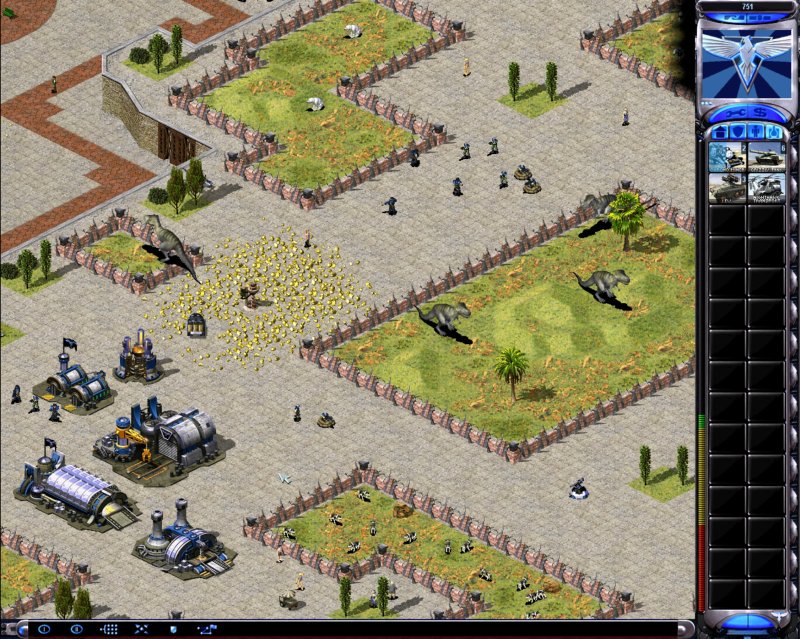Activate the shield guard command

(x=174, y=630)
